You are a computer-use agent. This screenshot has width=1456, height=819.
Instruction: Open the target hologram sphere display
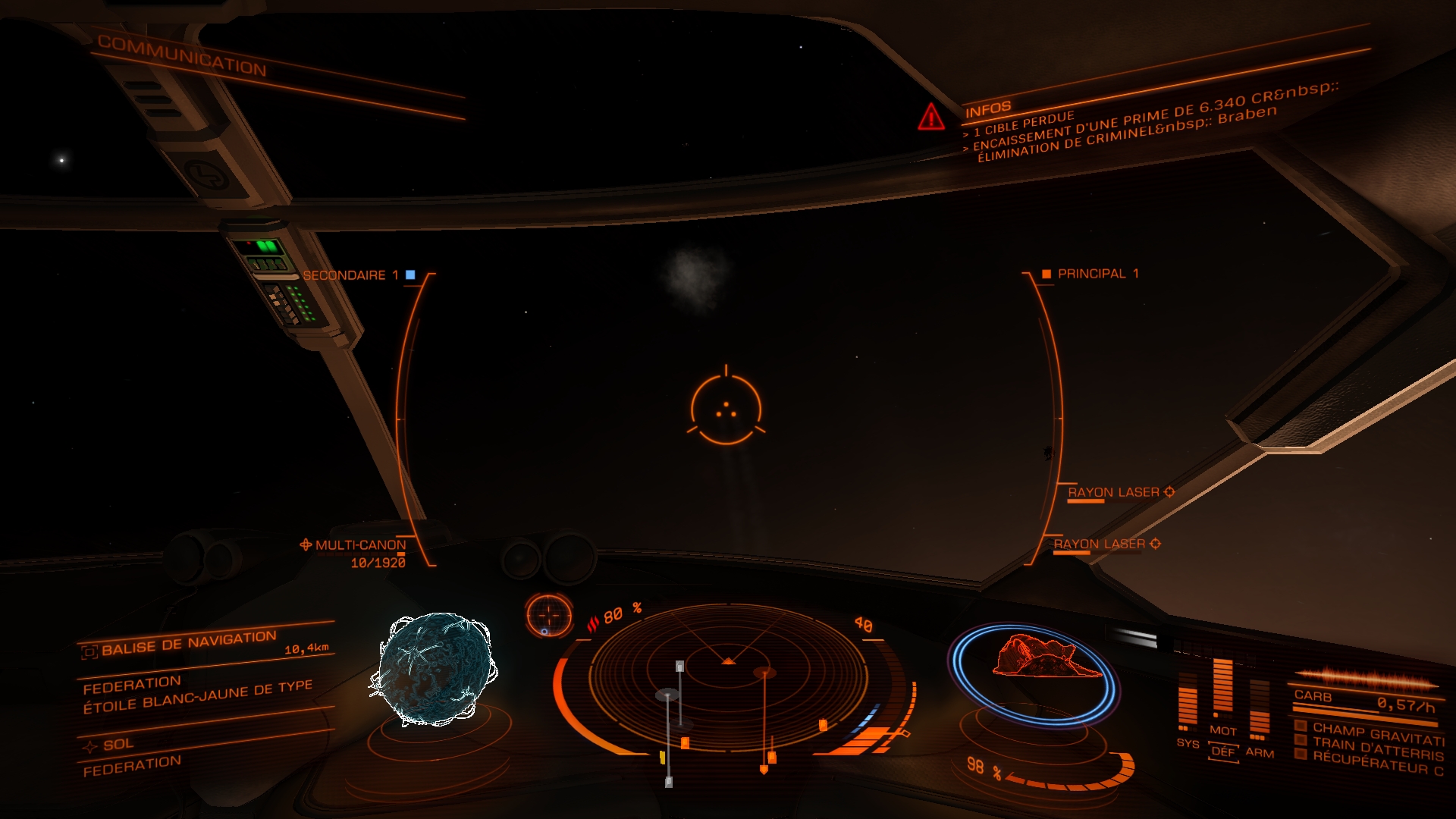434,669
